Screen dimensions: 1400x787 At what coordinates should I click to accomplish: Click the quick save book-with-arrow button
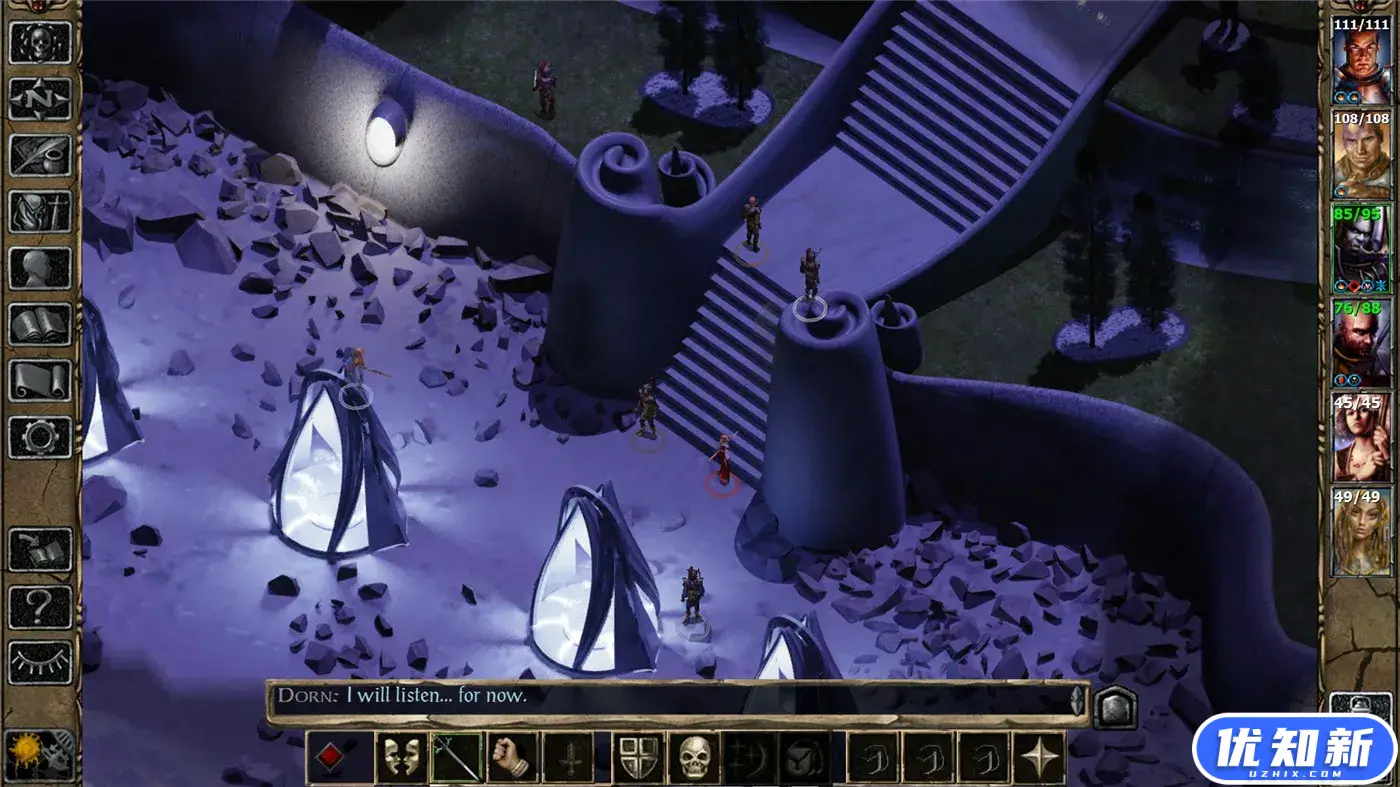pos(40,550)
